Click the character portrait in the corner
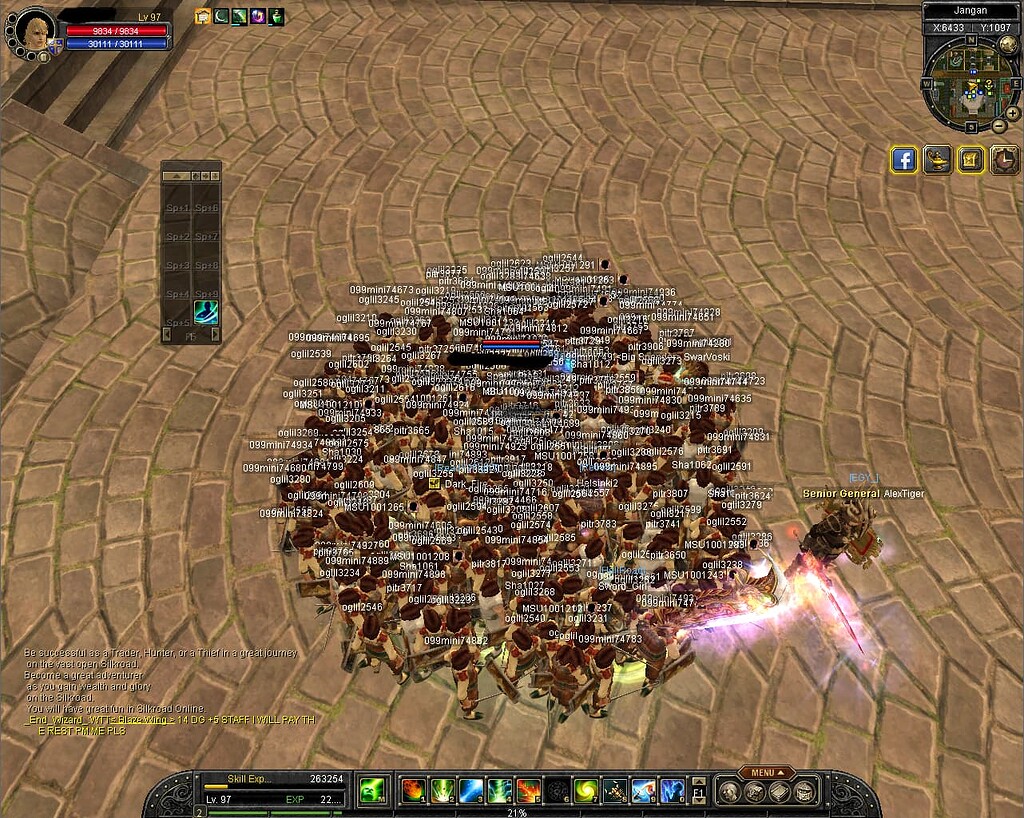The image size is (1024, 818). pos(33,29)
